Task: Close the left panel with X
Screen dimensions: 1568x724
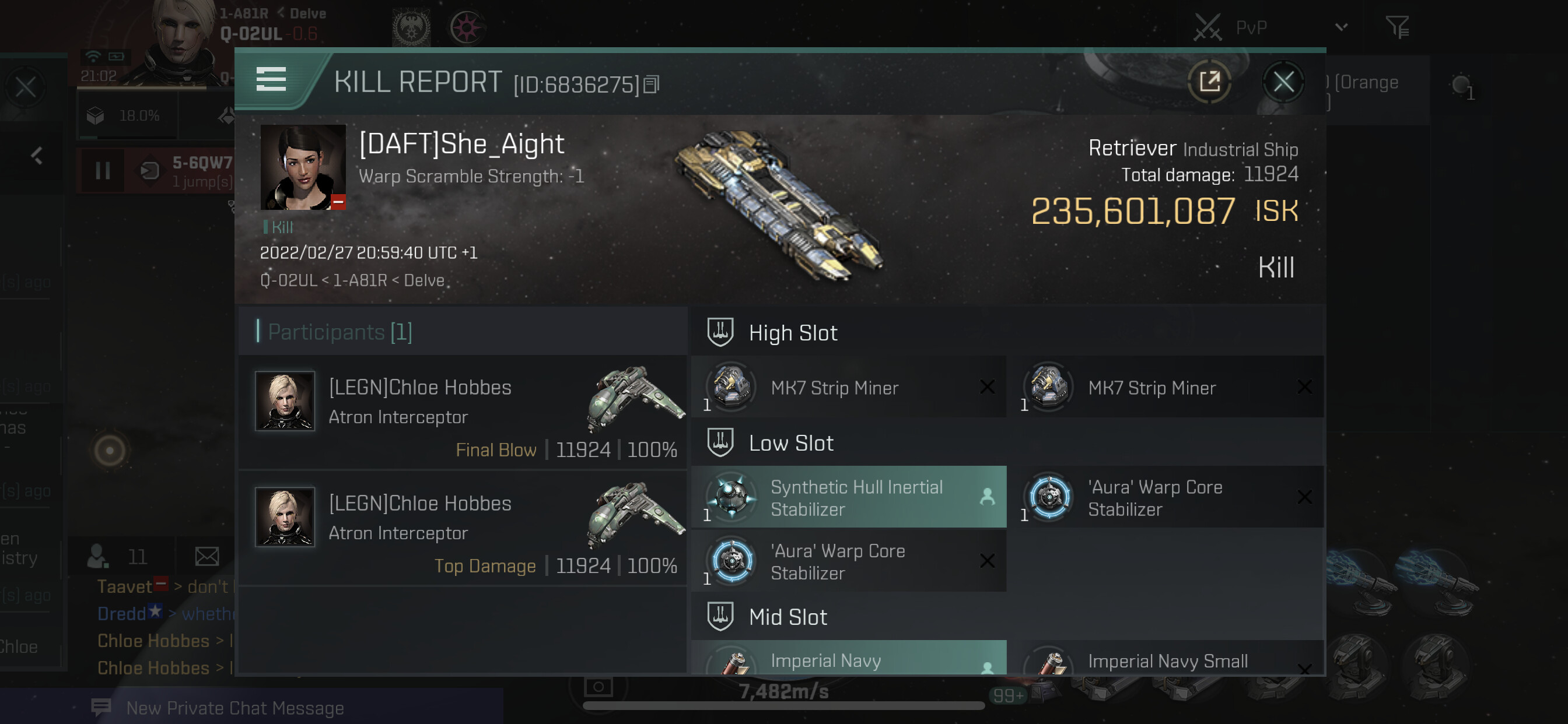Action: 26,87
